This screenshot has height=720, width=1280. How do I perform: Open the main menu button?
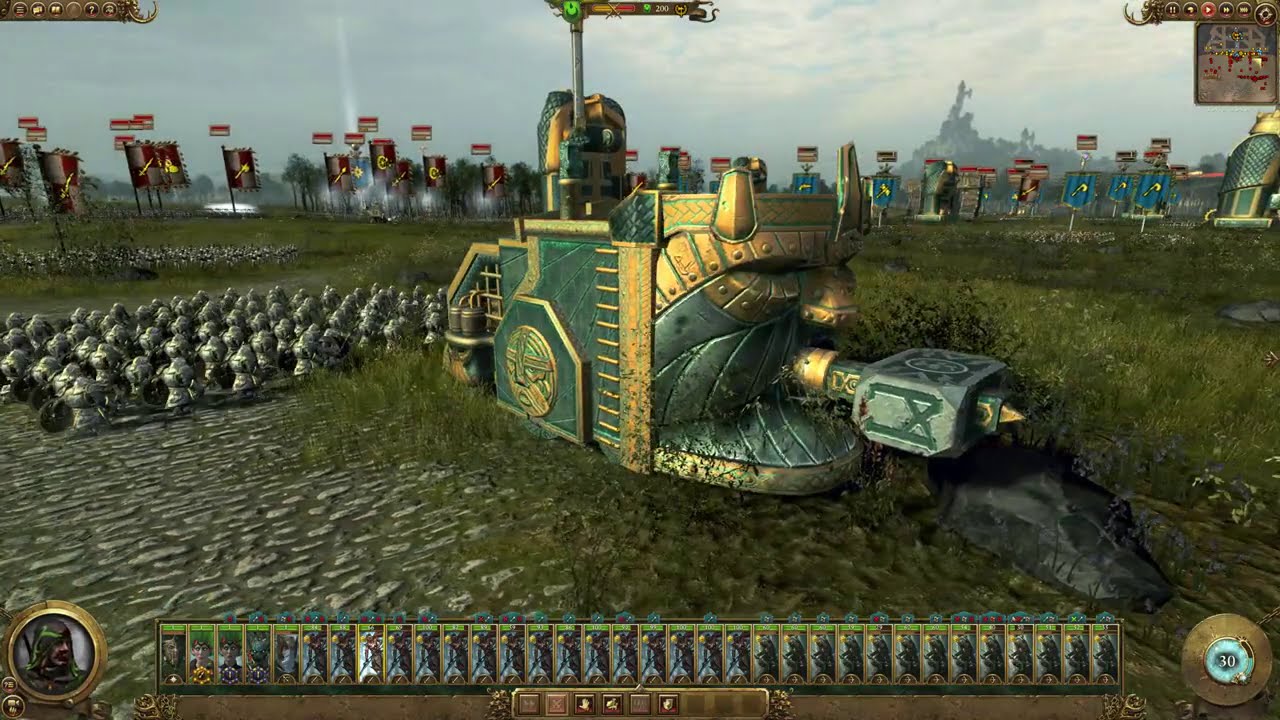coord(20,9)
